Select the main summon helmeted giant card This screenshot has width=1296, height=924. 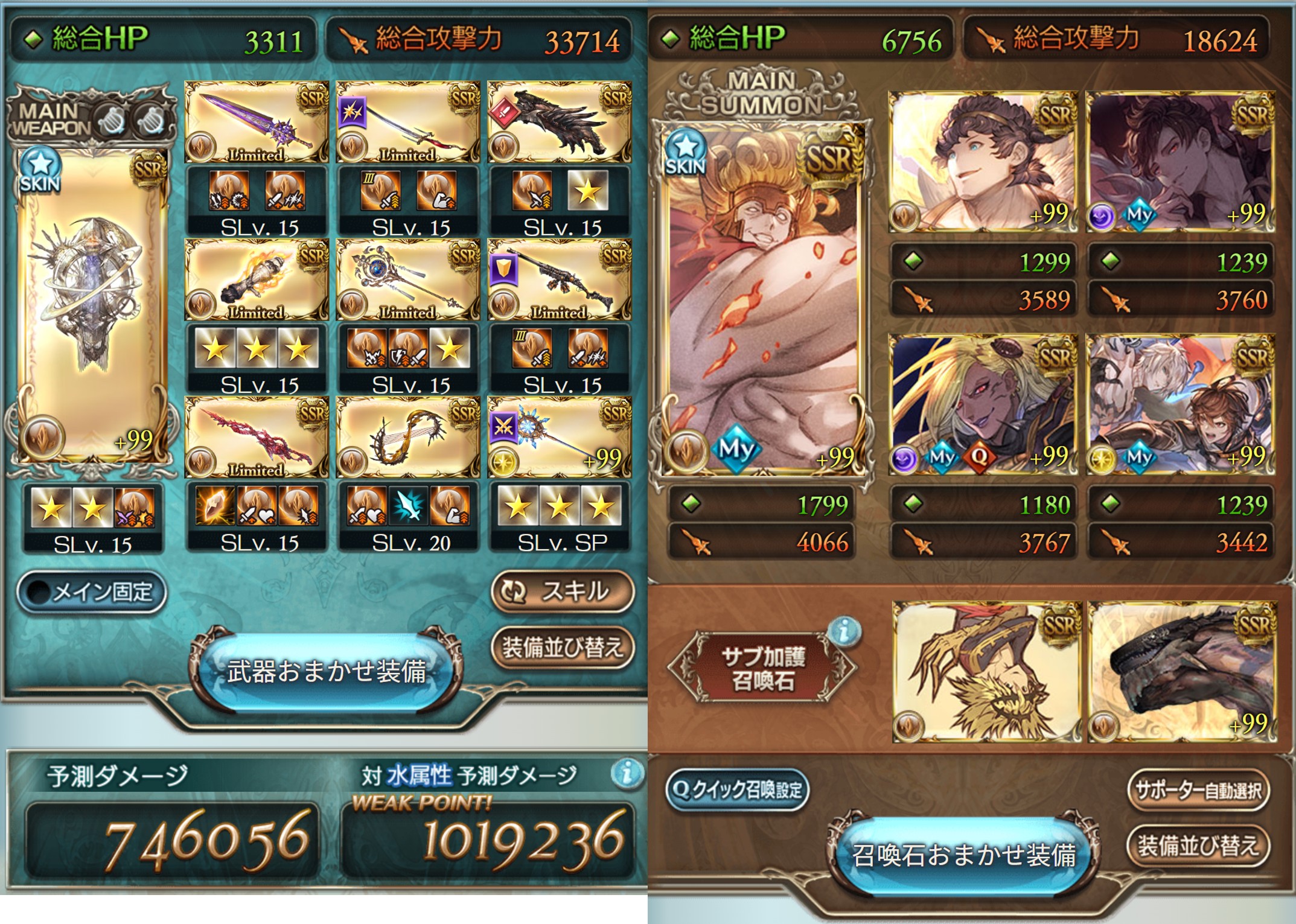coord(764,299)
